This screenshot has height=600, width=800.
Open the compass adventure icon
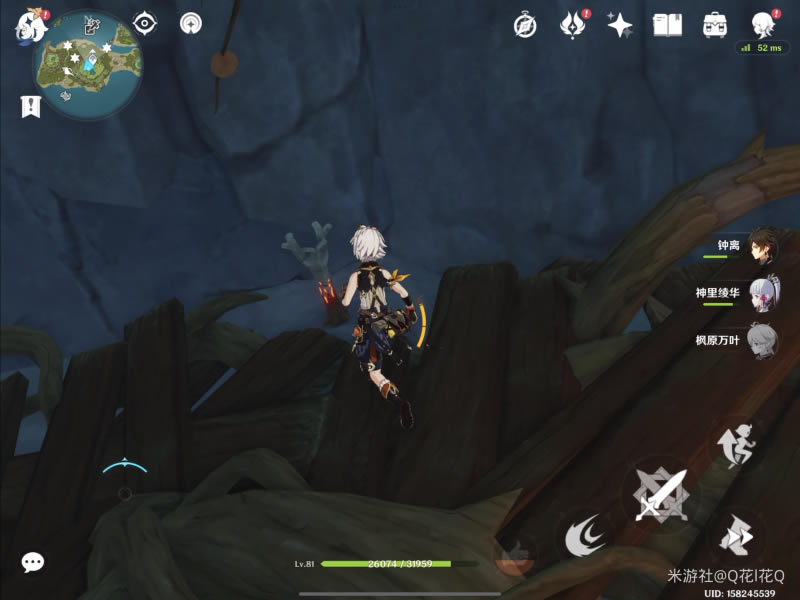525,25
